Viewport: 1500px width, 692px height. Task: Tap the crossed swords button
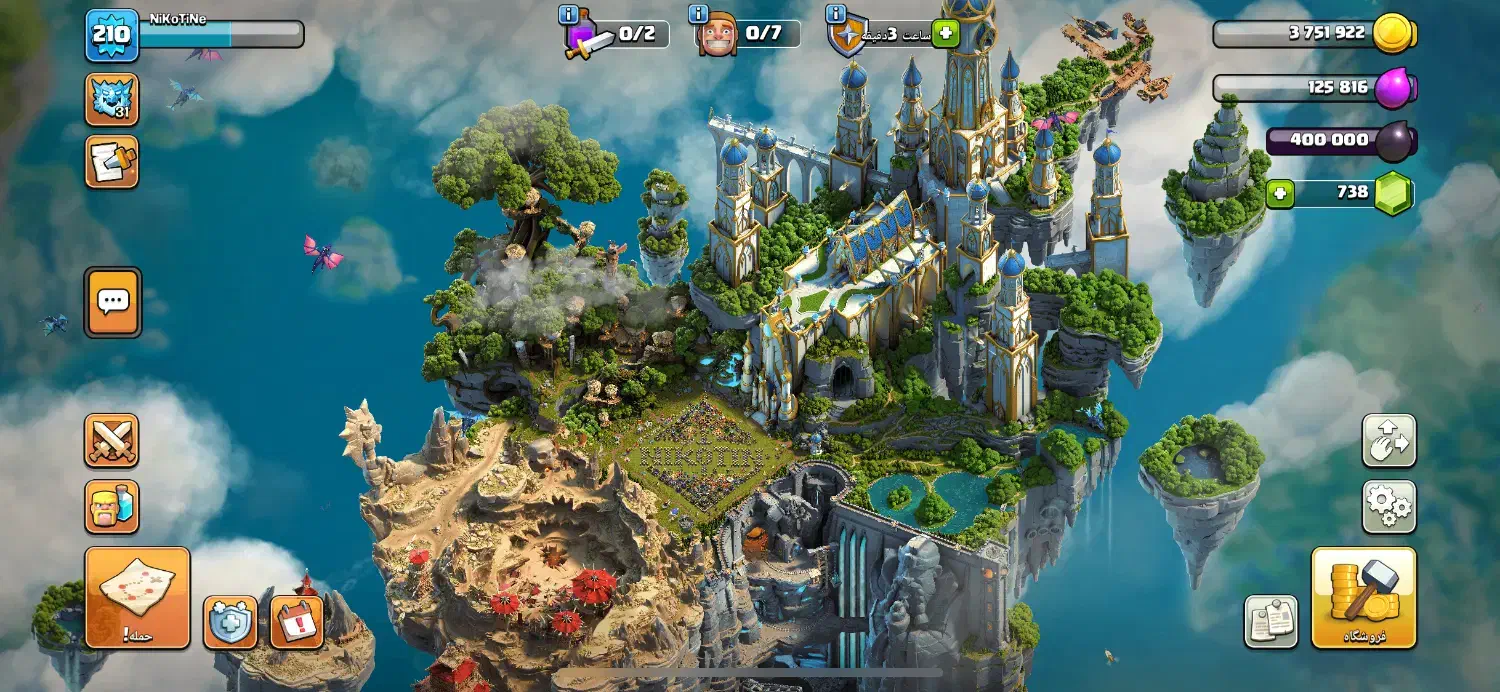[x=111, y=441]
